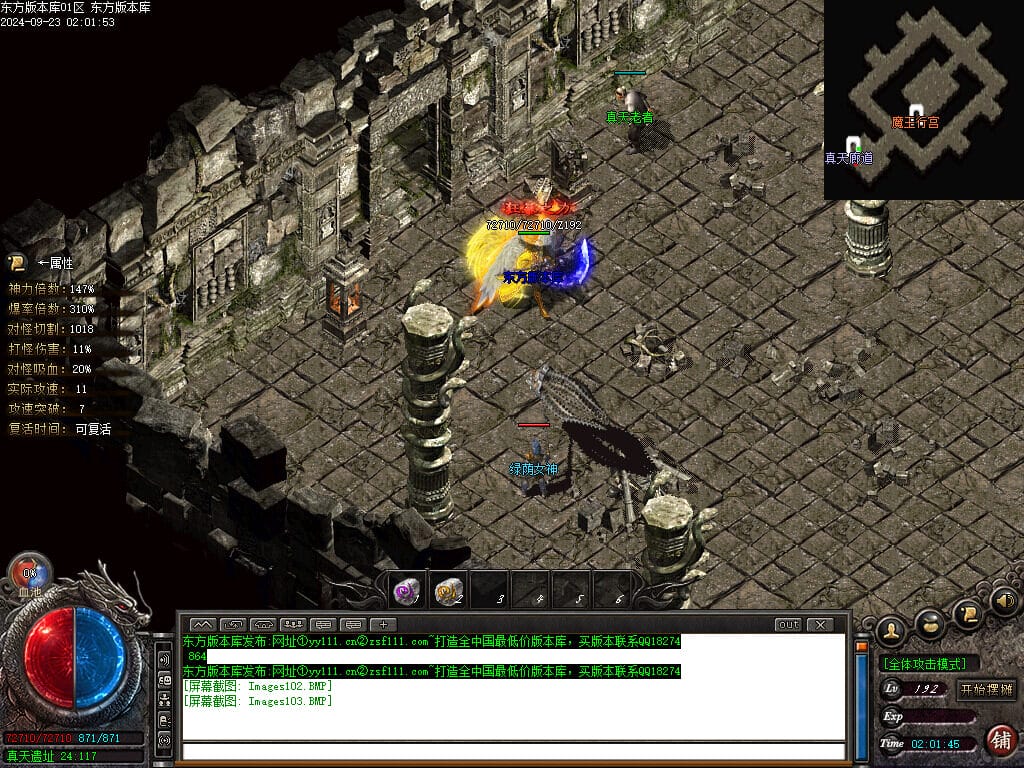1024x768 pixels.
Task: Click the chat text input field
Action: tap(512, 750)
